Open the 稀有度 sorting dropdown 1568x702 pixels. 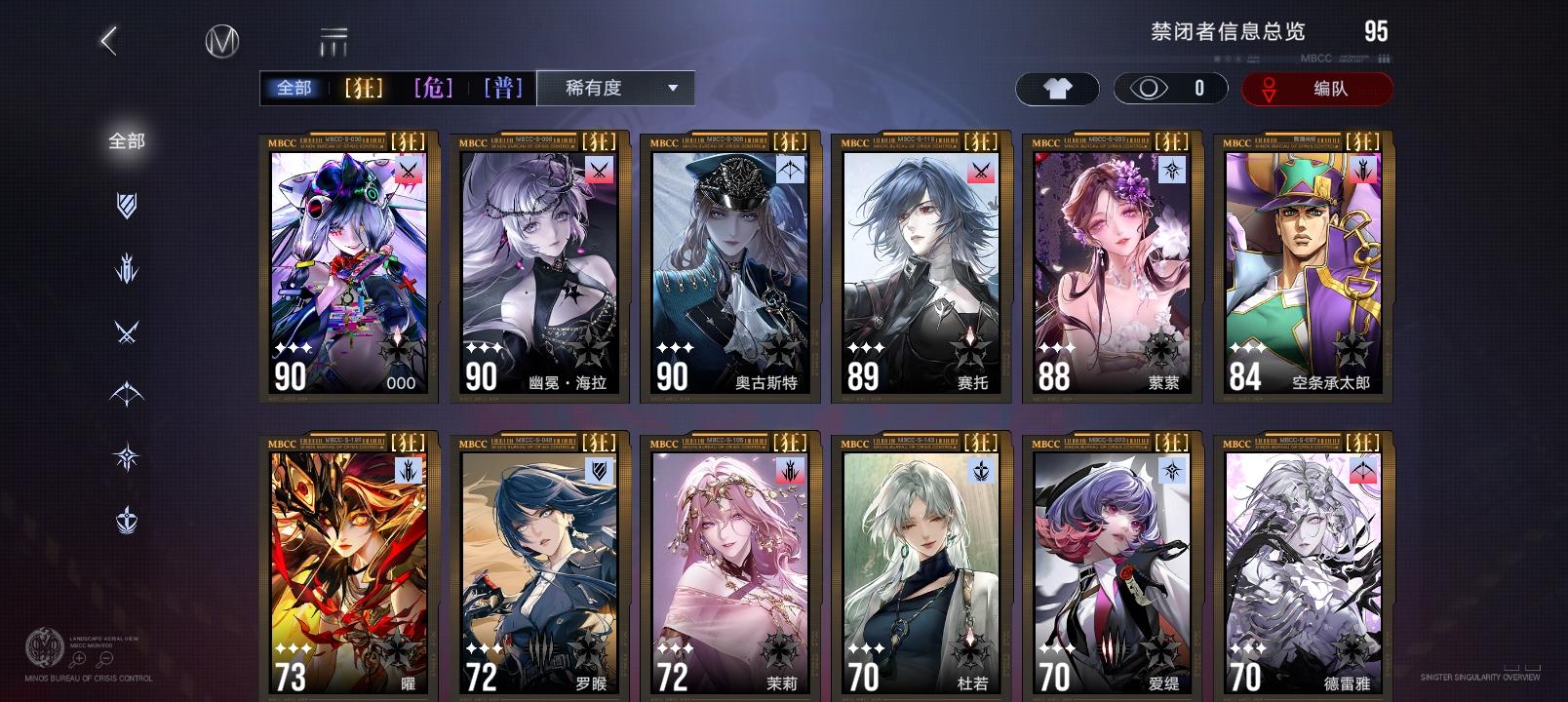tap(612, 88)
